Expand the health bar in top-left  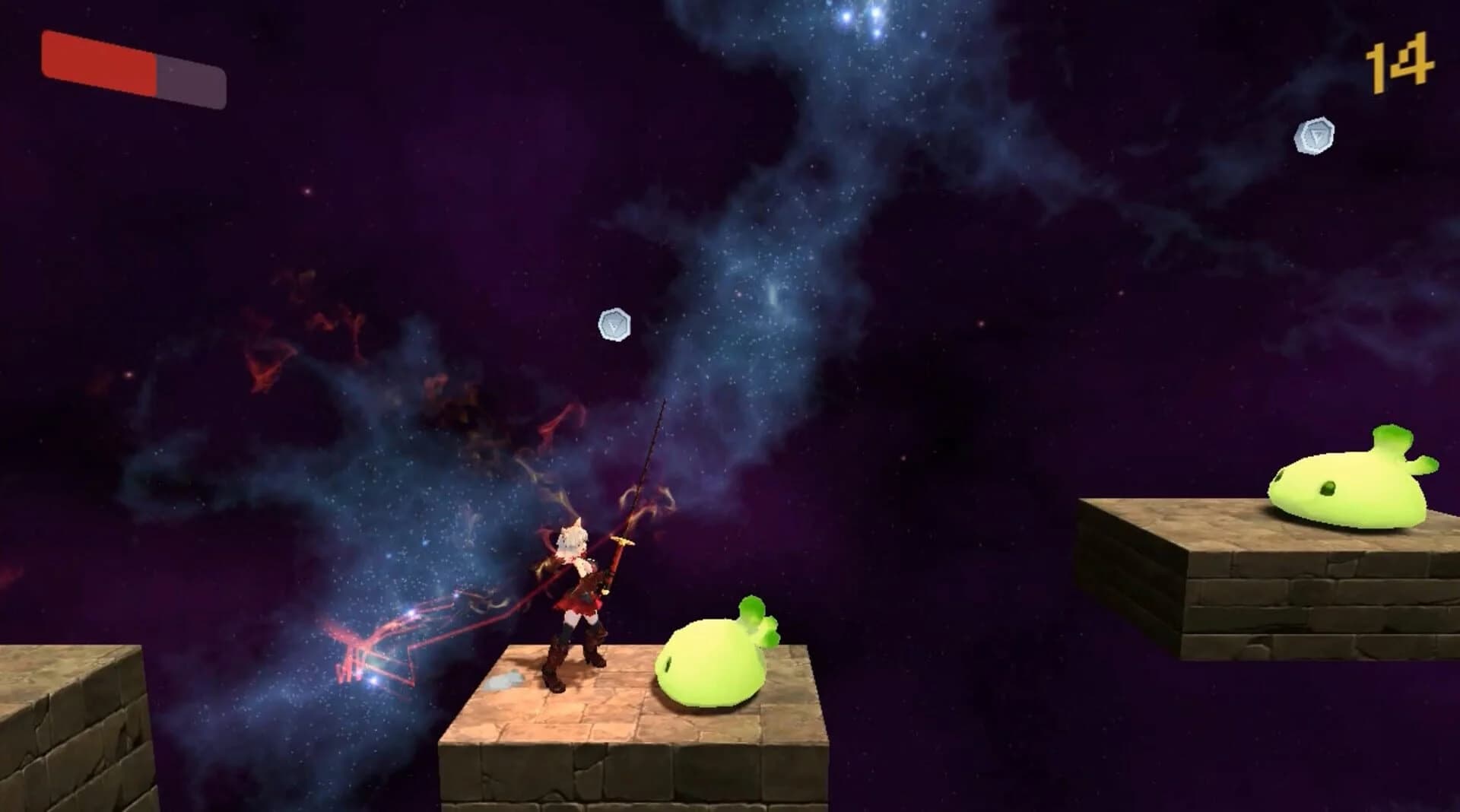click(x=133, y=68)
